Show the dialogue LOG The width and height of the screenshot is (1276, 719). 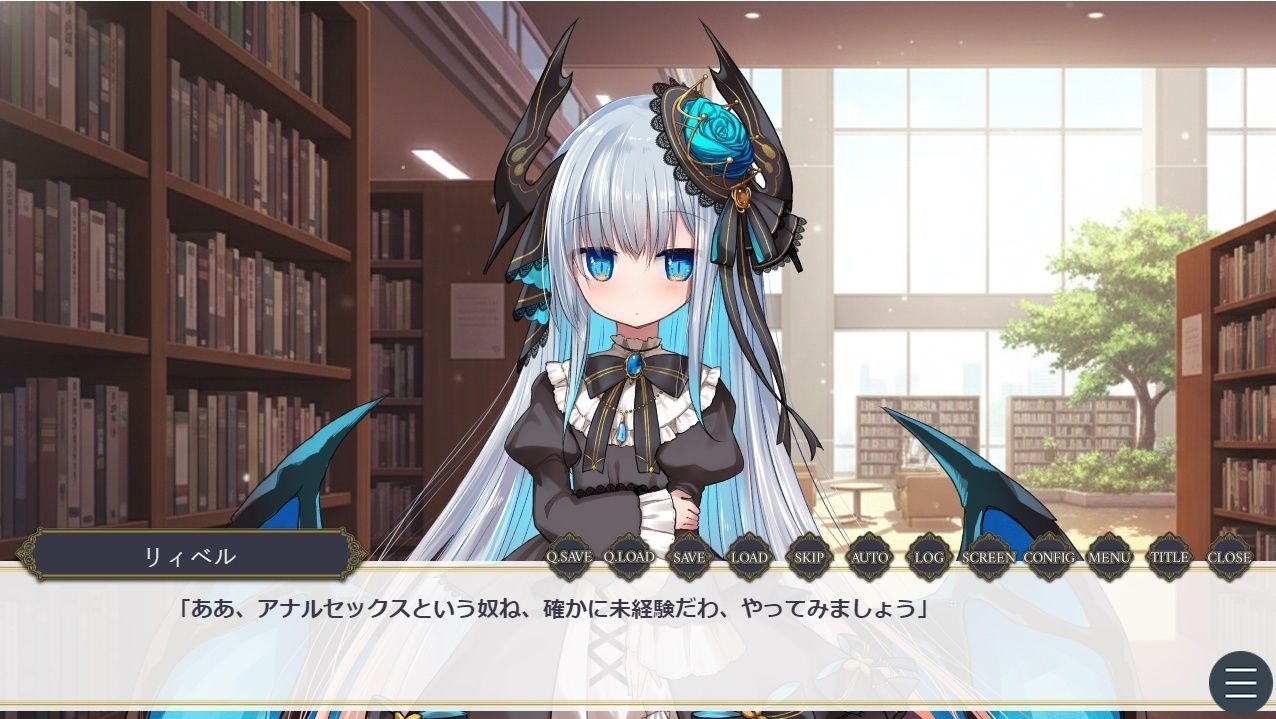929,557
